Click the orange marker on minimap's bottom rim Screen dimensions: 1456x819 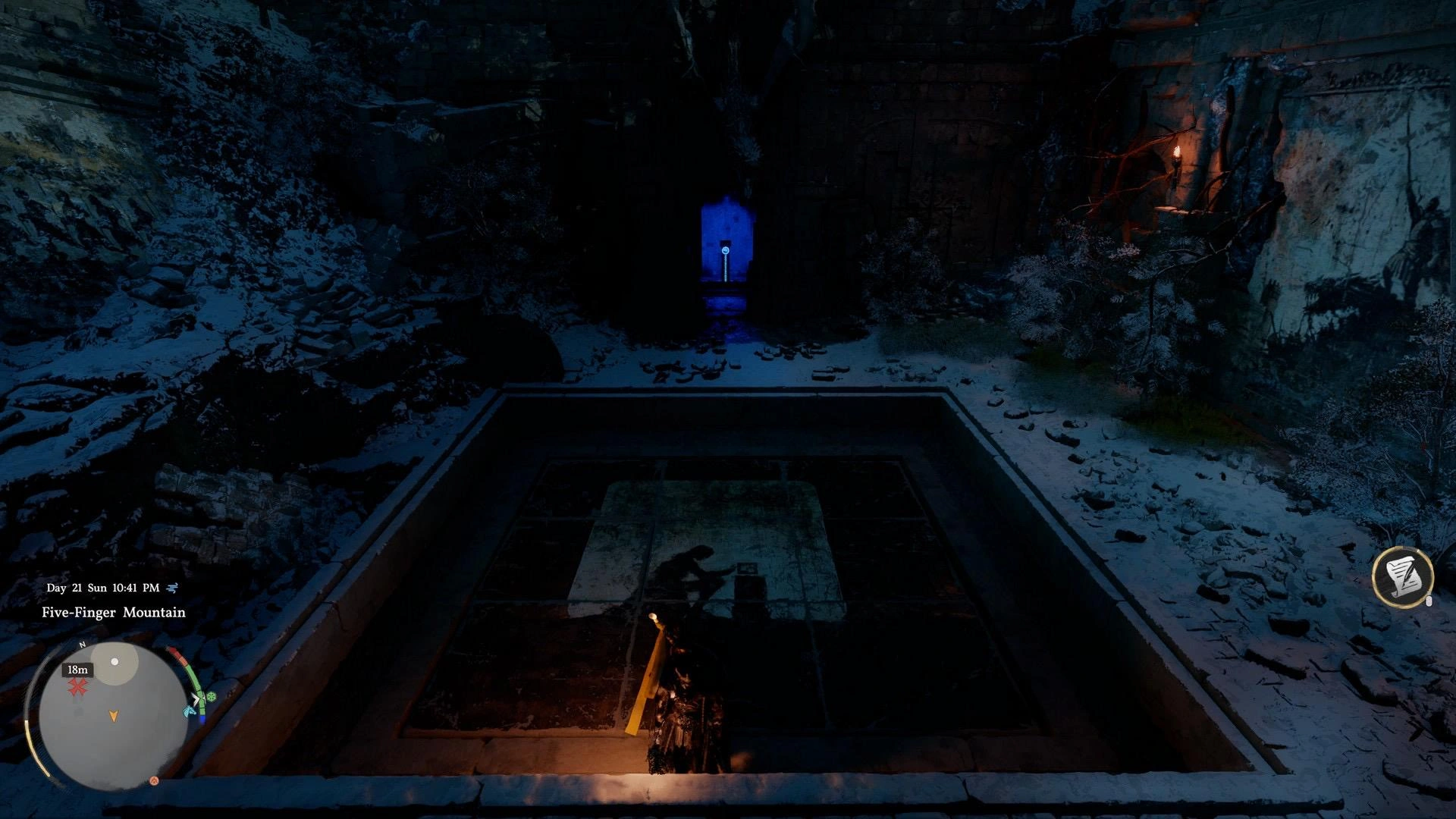[x=154, y=780]
